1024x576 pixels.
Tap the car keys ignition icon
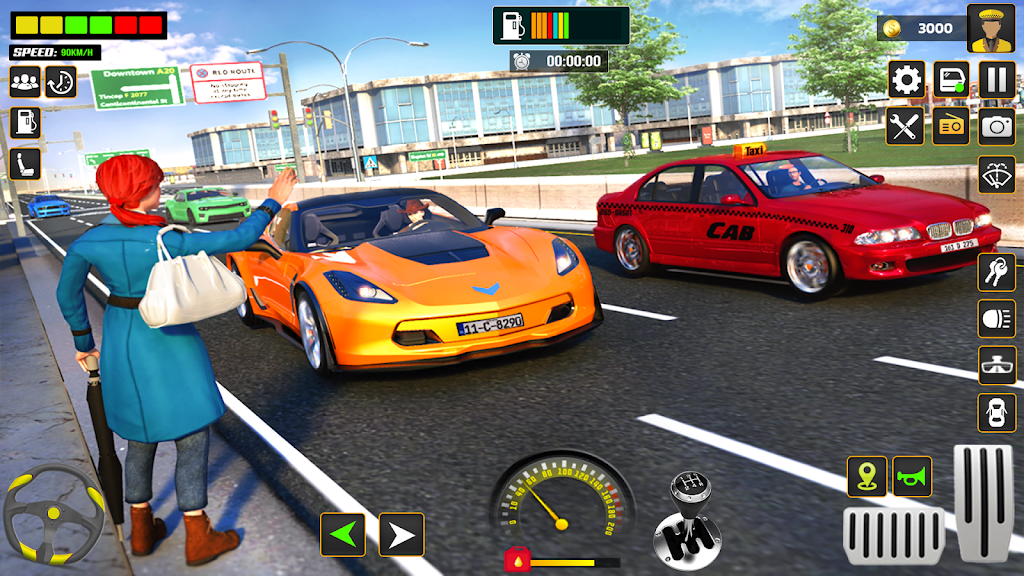point(997,271)
